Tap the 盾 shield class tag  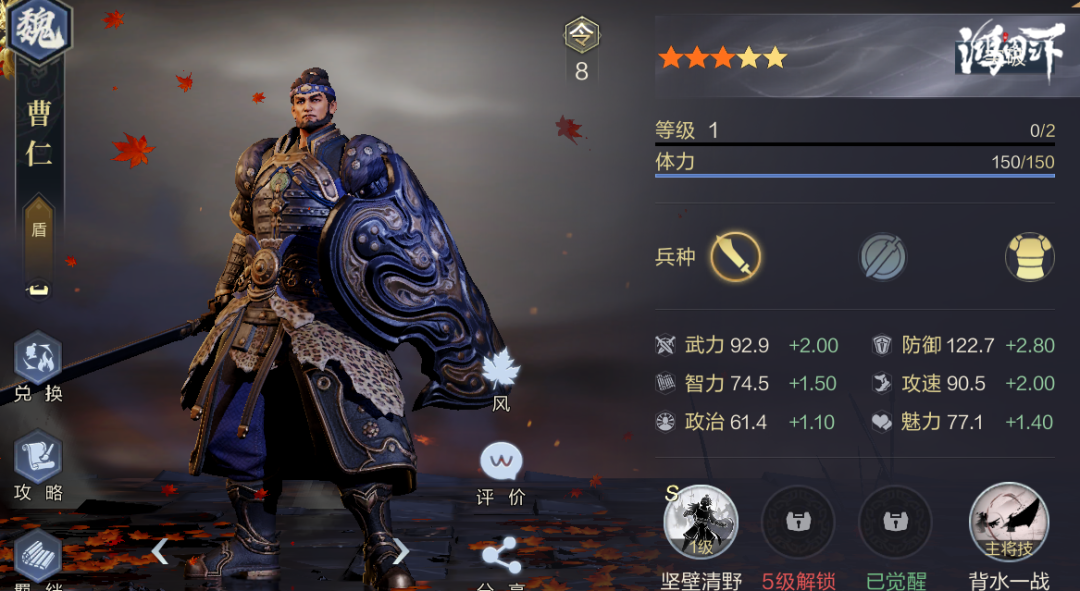tap(39, 229)
